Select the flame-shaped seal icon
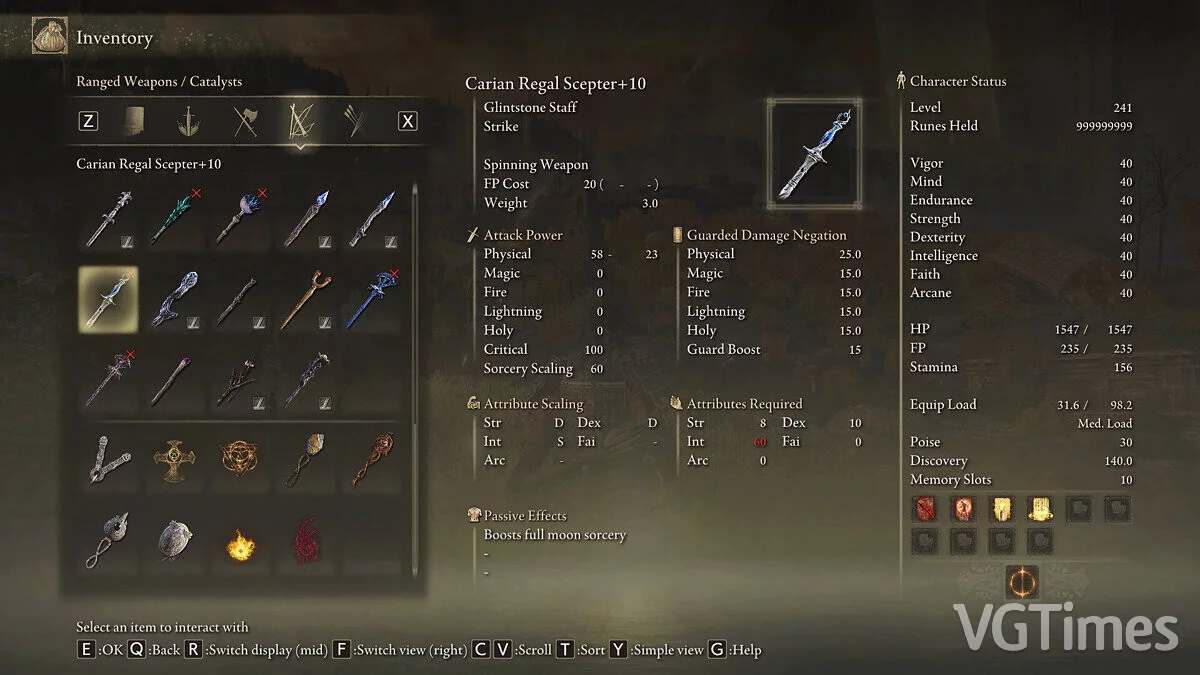This screenshot has height=675, width=1200. 240,546
